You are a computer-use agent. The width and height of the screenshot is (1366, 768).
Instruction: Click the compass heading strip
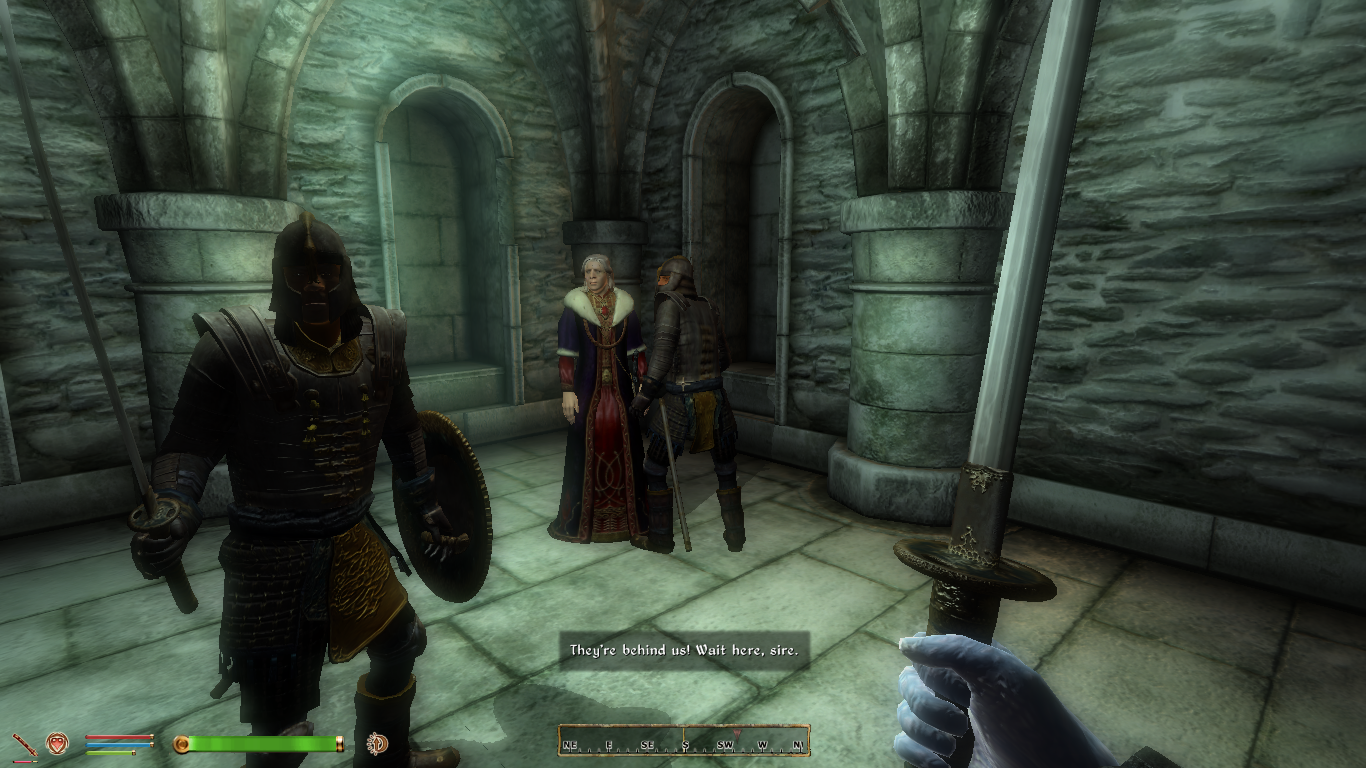[x=684, y=741]
